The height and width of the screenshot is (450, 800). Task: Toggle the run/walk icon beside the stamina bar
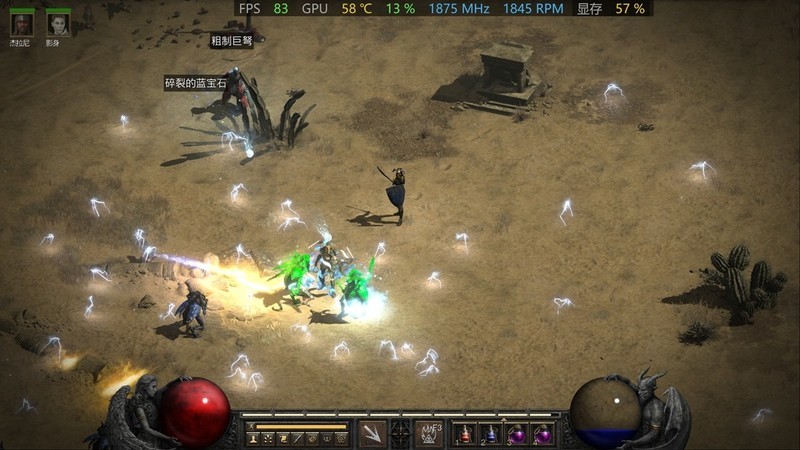coord(252,425)
